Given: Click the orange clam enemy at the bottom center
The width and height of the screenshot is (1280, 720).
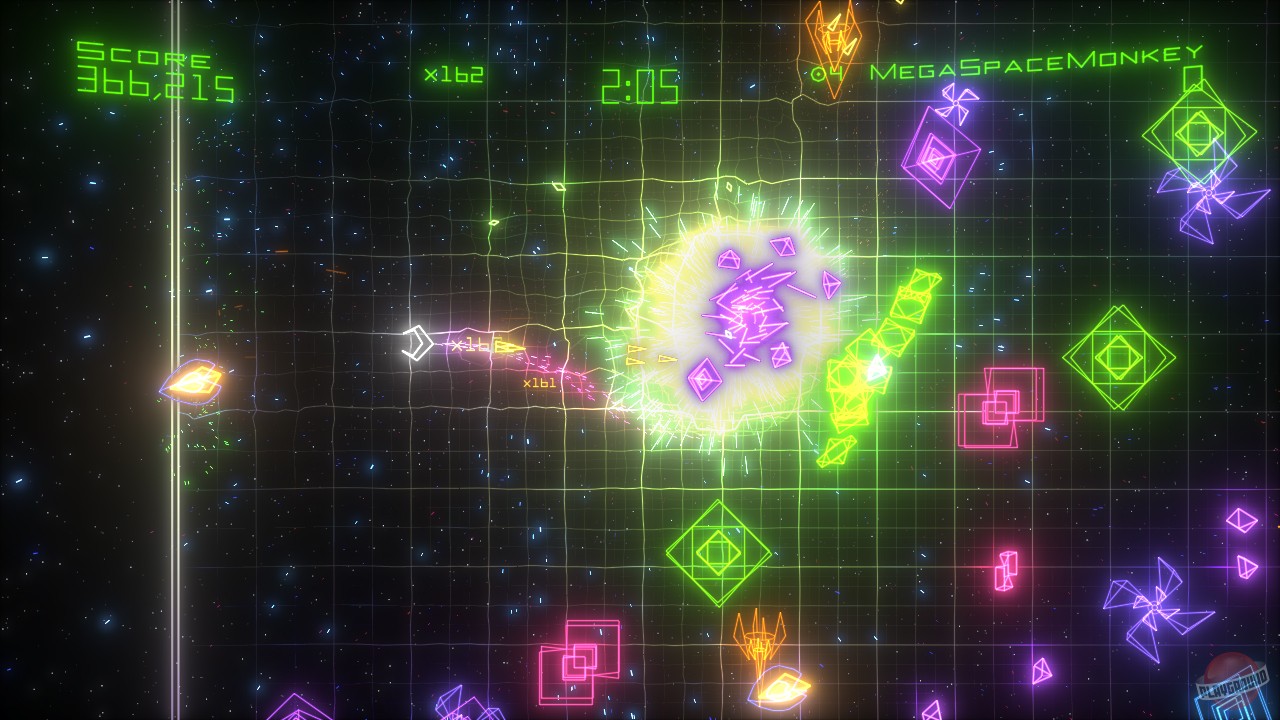Looking at the screenshot, I should click(x=775, y=690).
